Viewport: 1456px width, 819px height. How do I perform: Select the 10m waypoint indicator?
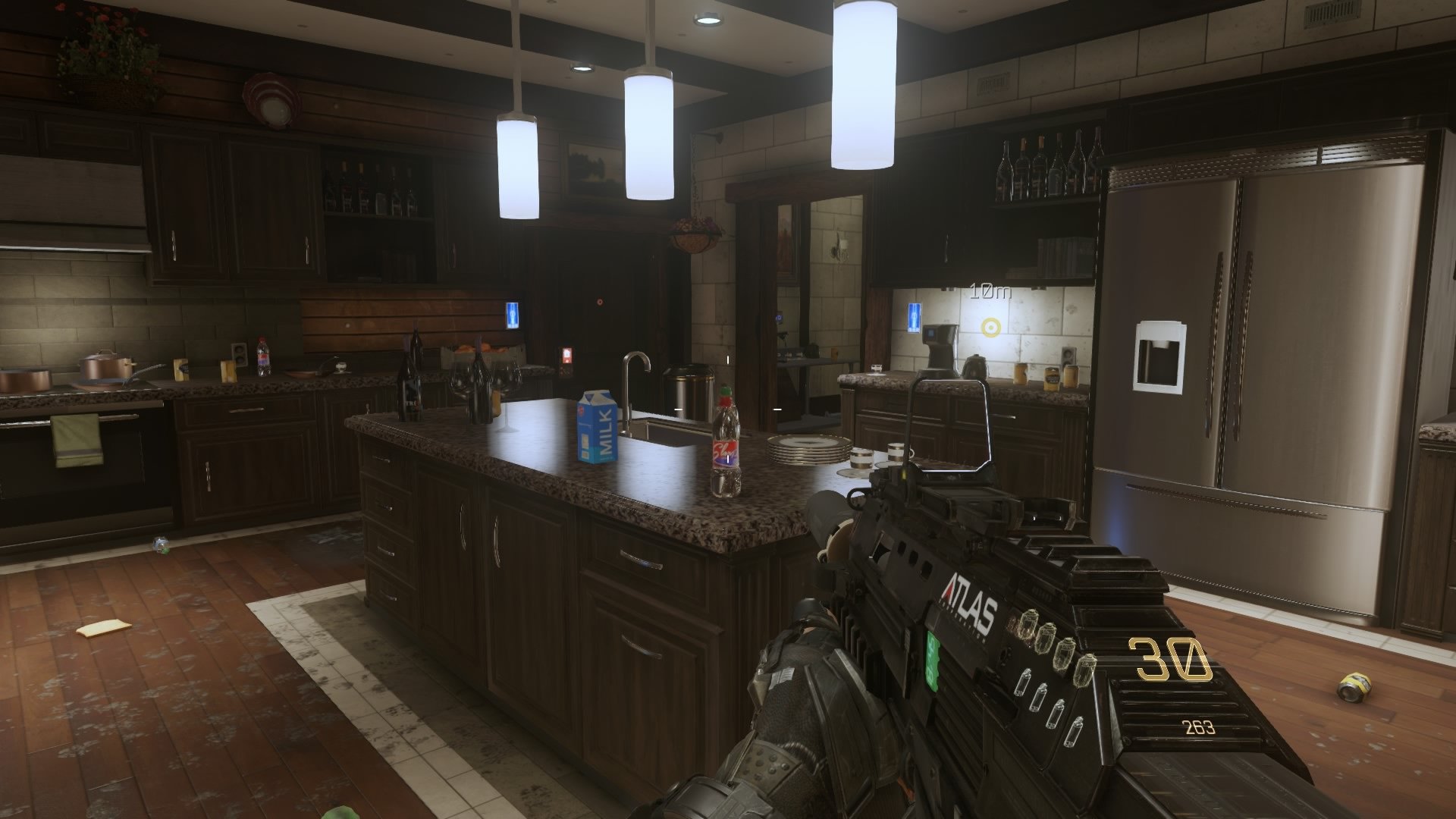coord(991,292)
